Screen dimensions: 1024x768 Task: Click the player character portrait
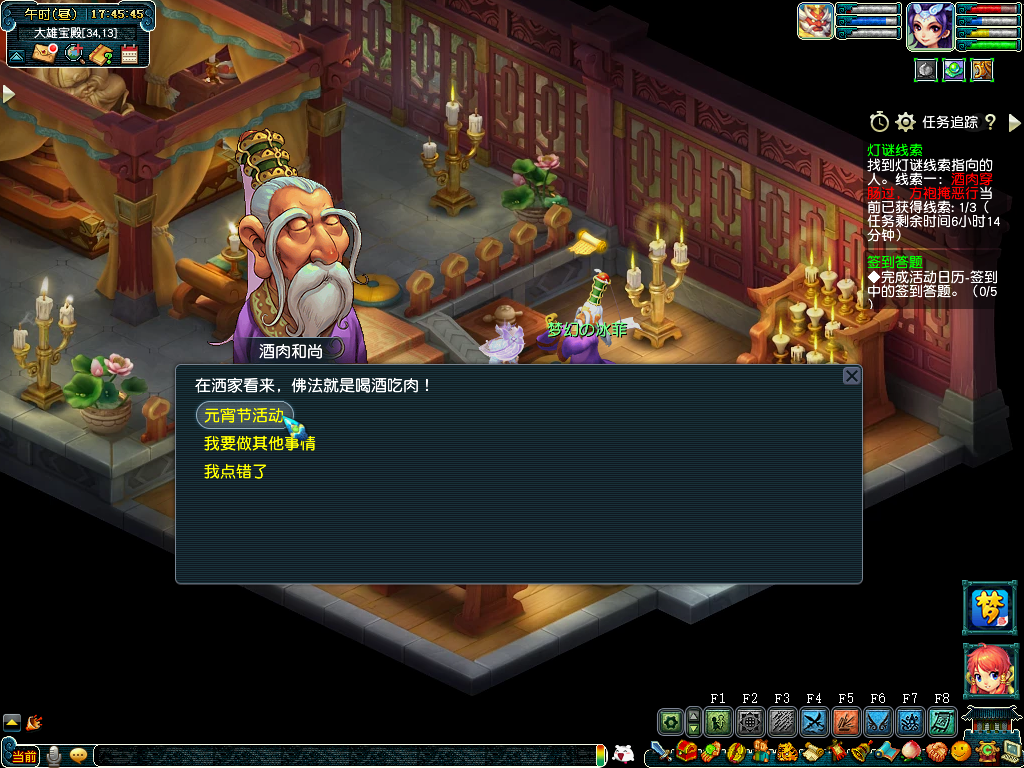coord(929,24)
